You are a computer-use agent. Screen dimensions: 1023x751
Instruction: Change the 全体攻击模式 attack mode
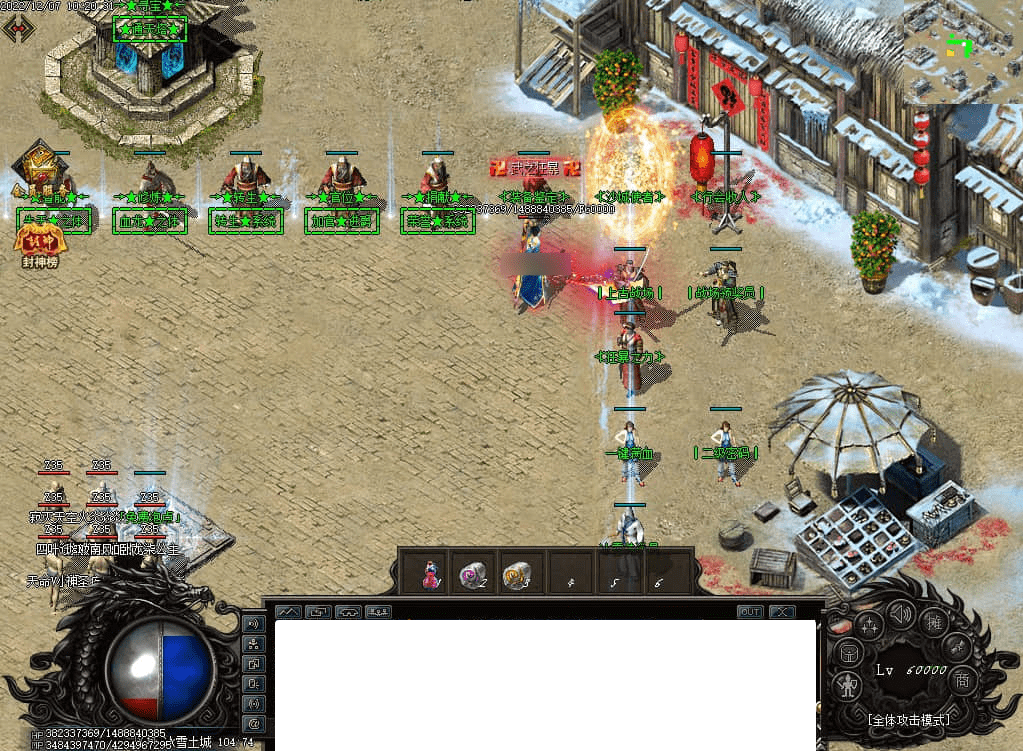point(908,719)
